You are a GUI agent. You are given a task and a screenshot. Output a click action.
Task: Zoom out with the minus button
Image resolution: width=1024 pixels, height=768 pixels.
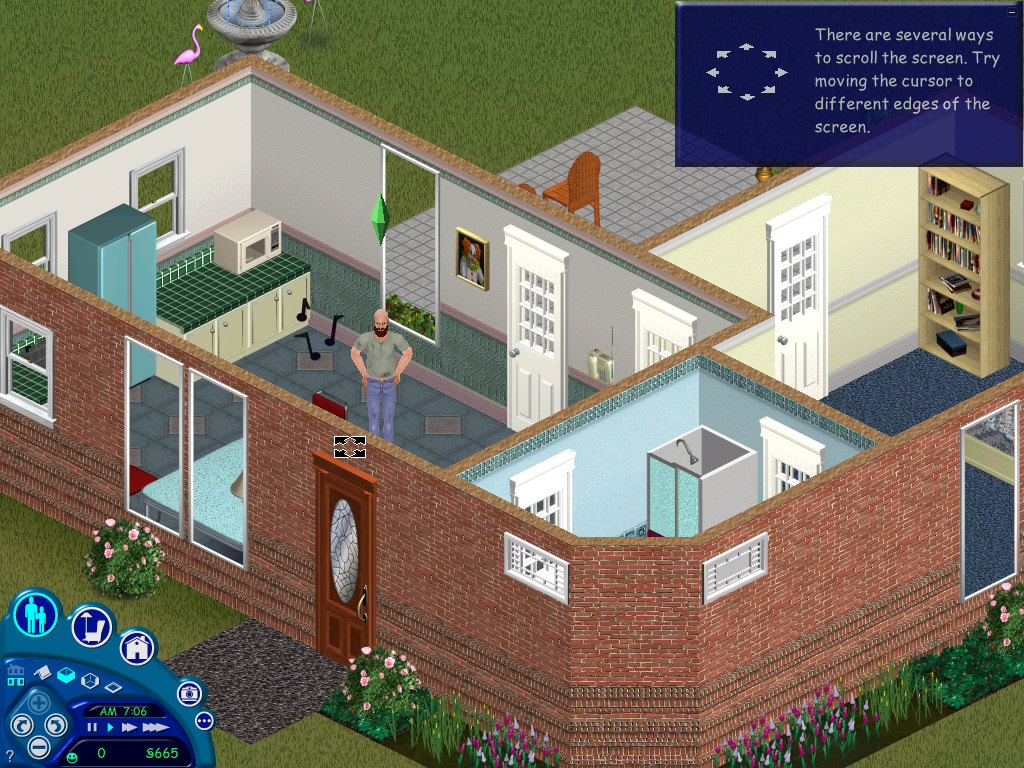coord(38,746)
